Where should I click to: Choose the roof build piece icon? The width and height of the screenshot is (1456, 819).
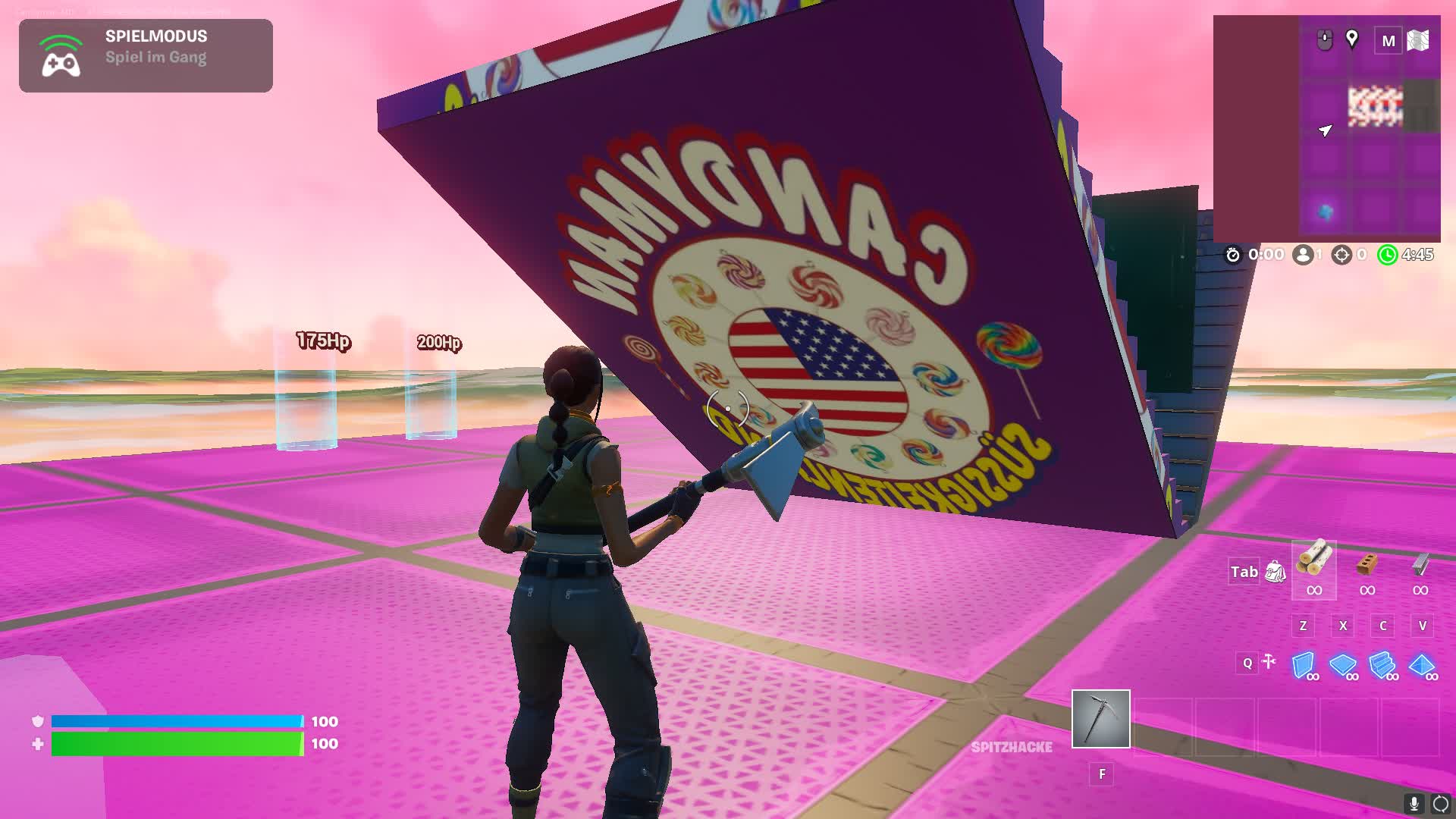[x=1423, y=667]
